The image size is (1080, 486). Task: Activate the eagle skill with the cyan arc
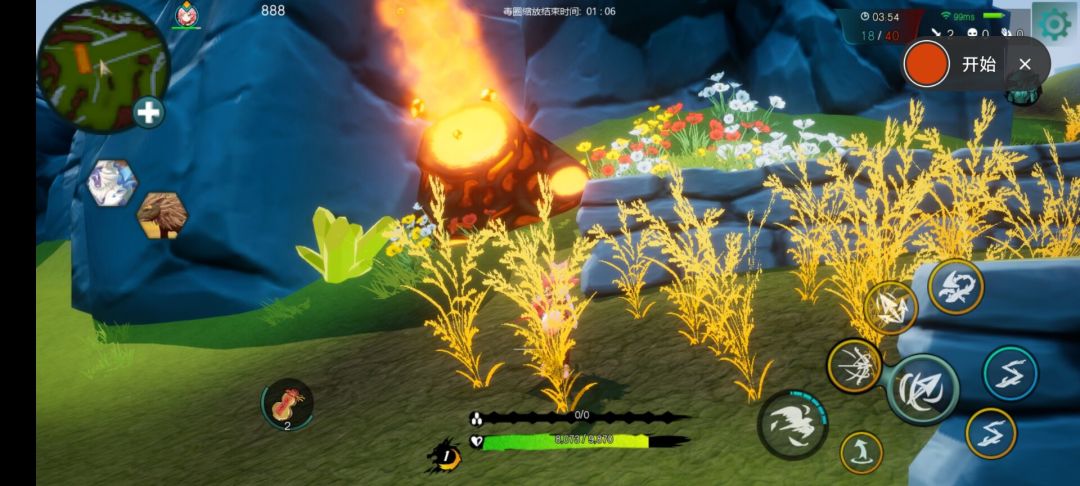[x=792, y=424]
